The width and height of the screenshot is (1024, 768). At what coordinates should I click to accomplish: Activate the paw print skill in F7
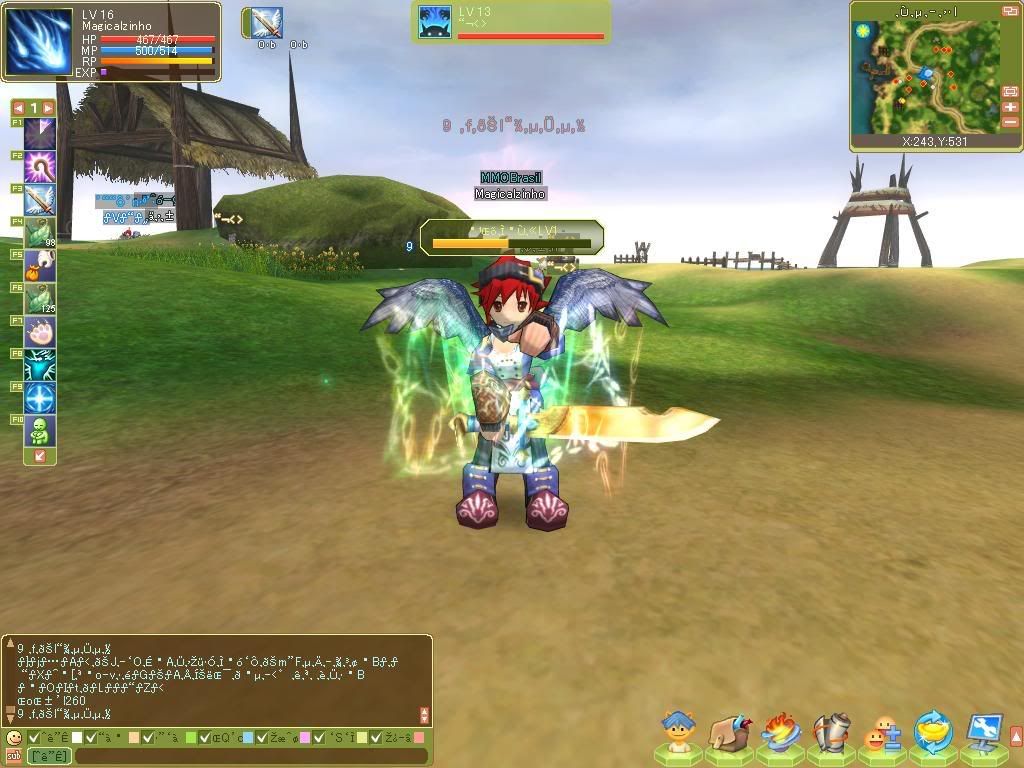pyautogui.click(x=40, y=332)
